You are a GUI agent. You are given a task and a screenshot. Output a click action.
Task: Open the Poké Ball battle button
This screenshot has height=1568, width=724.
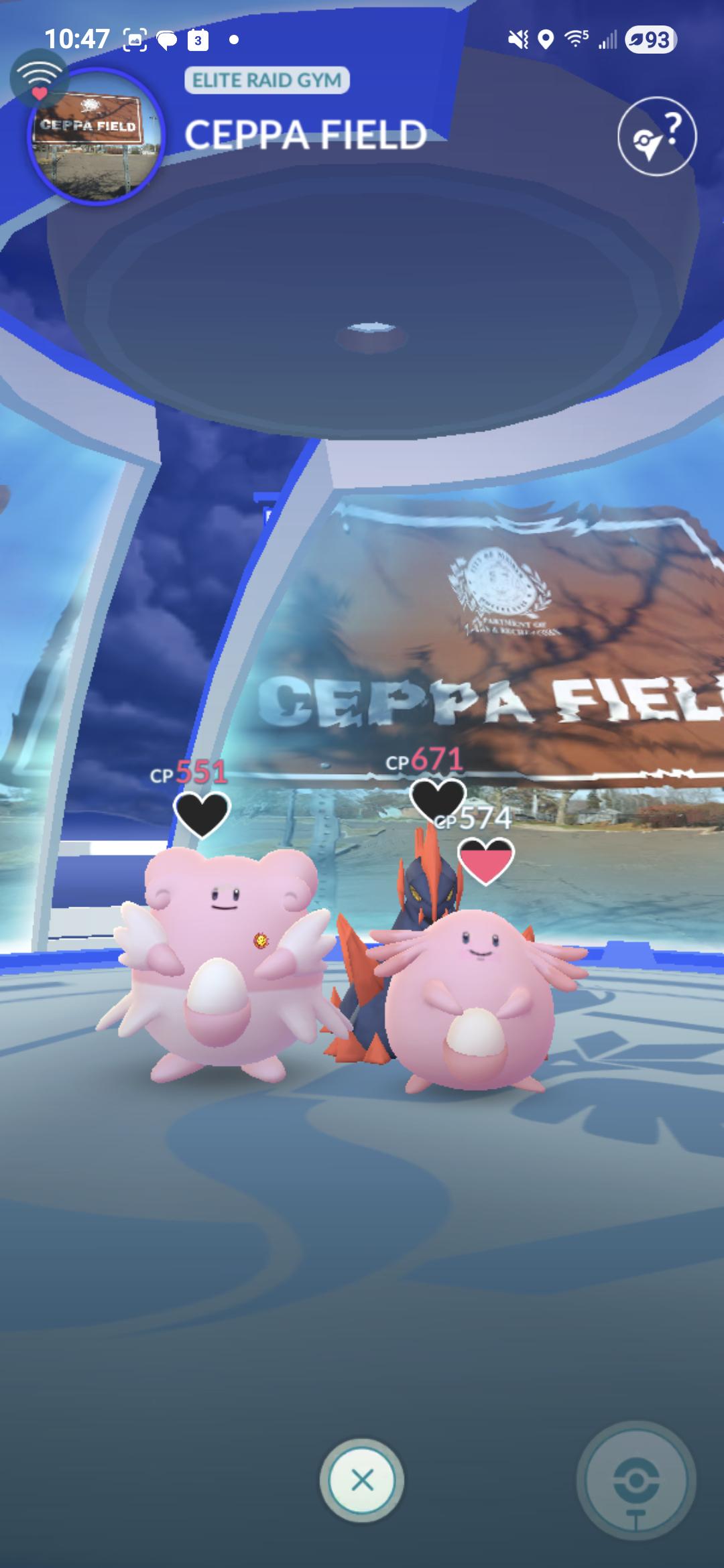(636, 1481)
